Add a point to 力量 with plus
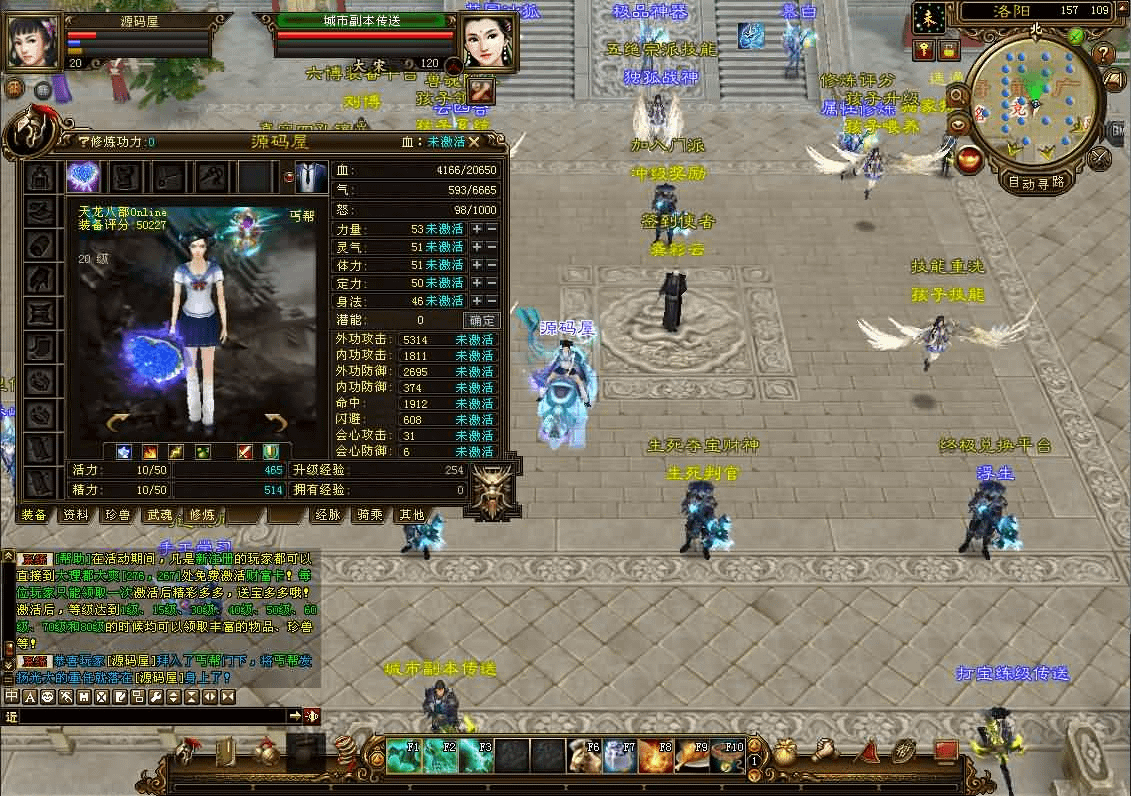1131x796 pixels. pyautogui.click(x=477, y=229)
